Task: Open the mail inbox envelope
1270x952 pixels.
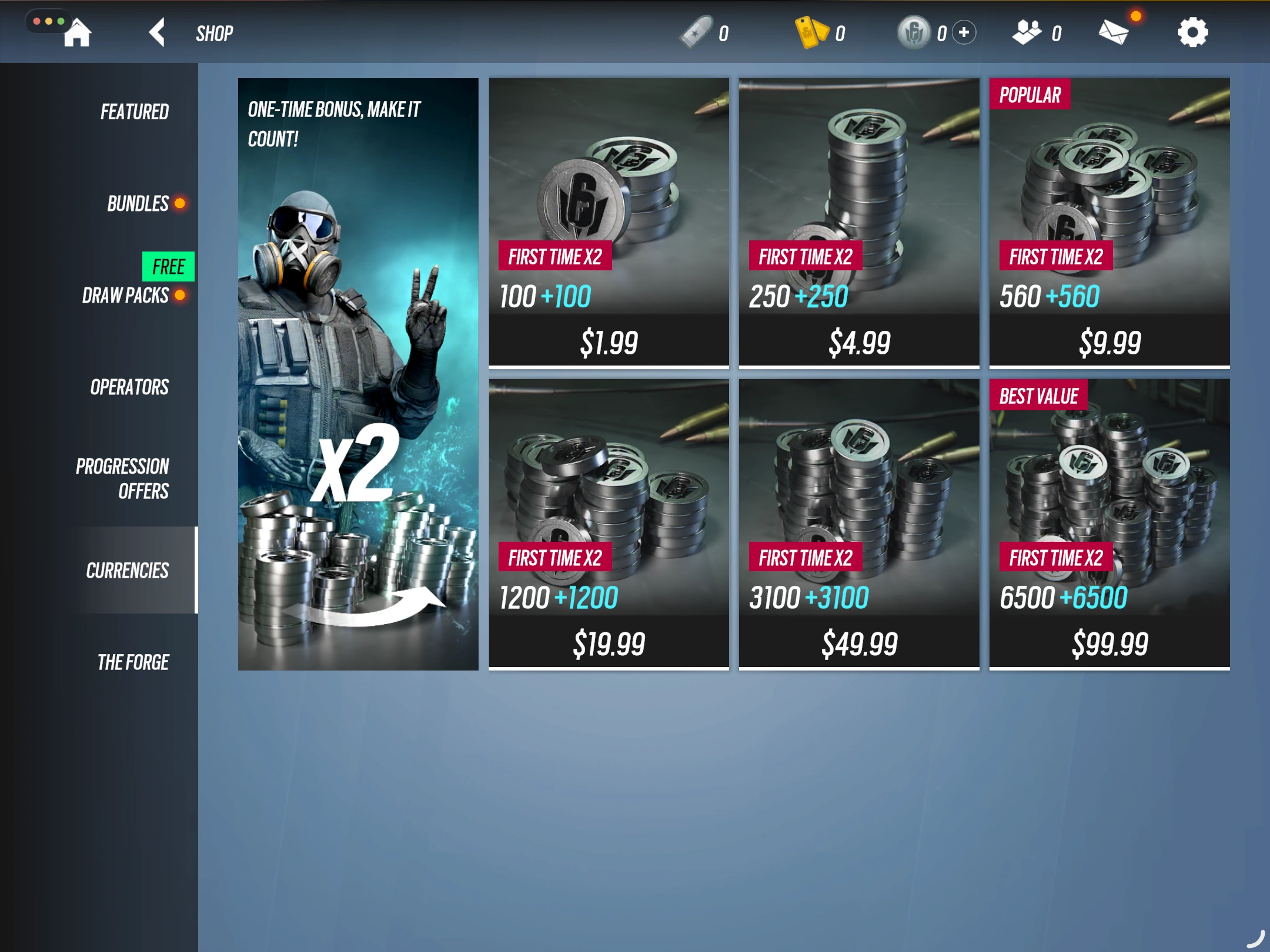Action: [1114, 32]
